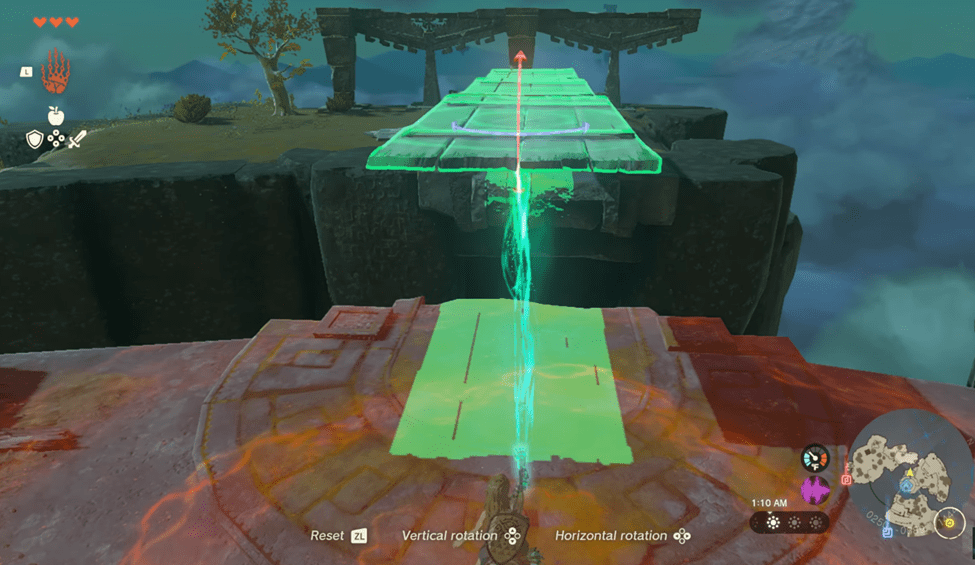
Task: Click the purple sound-level indicator
Action: coord(816,490)
